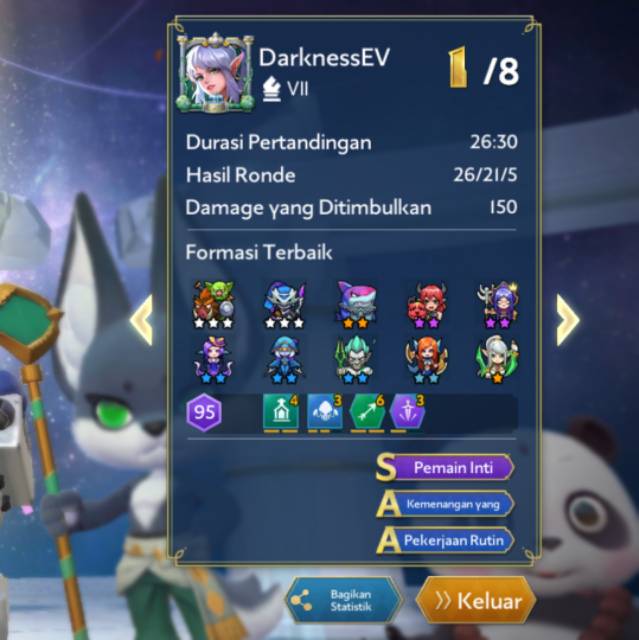The width and height of the screenshot is (639, 640).
Task: Go to next player with right arrow
Action: click(x=567, y=319)
